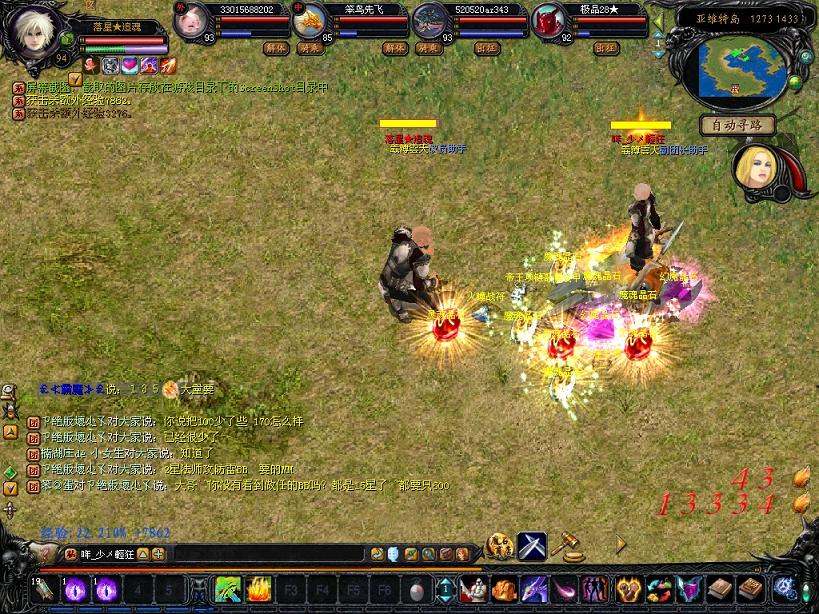Select the dark beast pet 520520az343

[431, 21]
